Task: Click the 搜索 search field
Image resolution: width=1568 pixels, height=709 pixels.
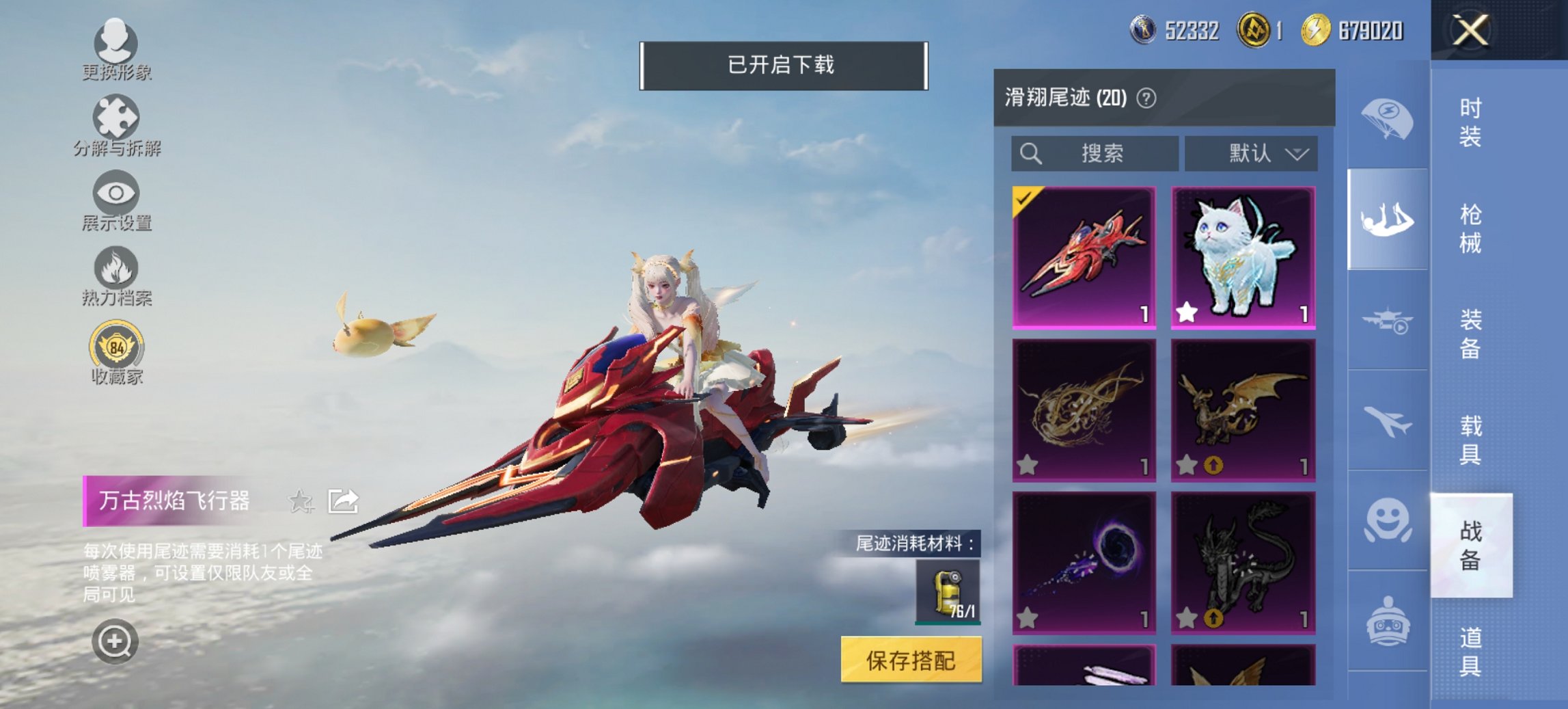Action: coord(1093,153)
